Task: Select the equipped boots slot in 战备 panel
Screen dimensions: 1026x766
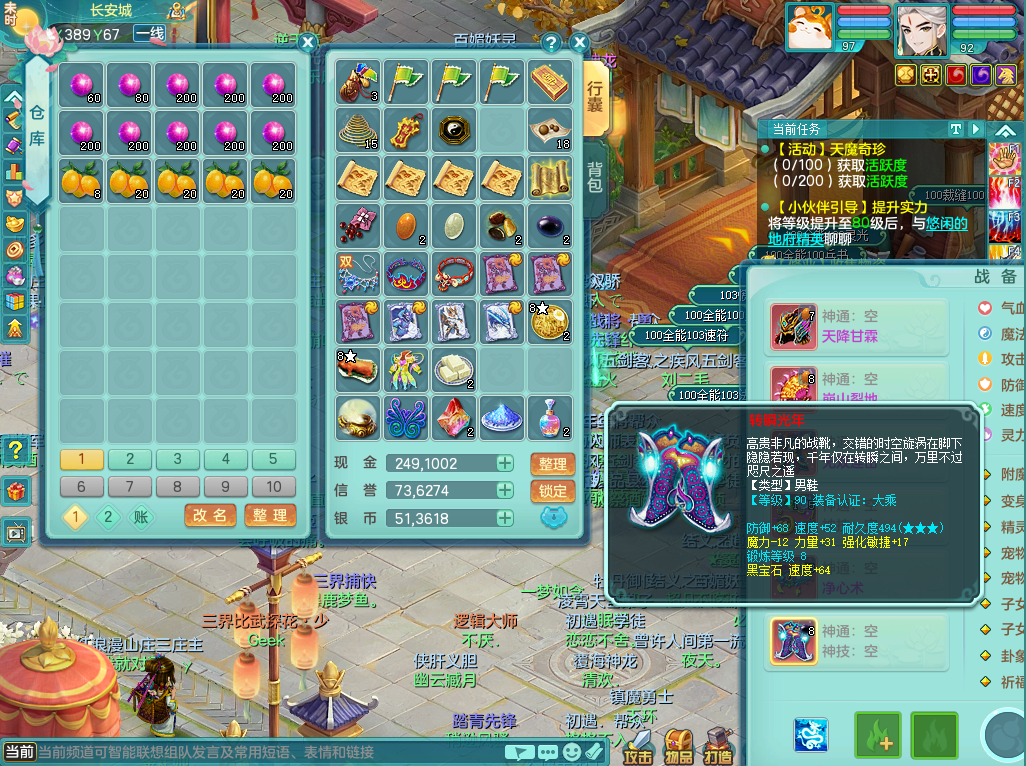Action: 793,641
